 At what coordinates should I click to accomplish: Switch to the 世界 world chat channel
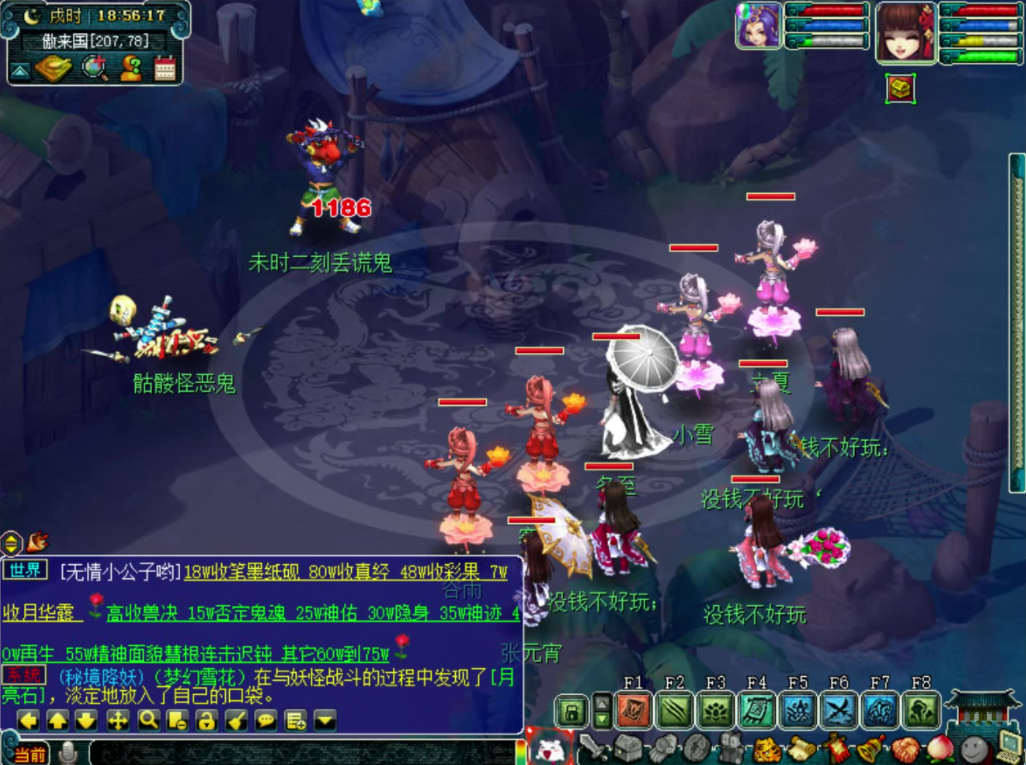click(x=24, y=571)
